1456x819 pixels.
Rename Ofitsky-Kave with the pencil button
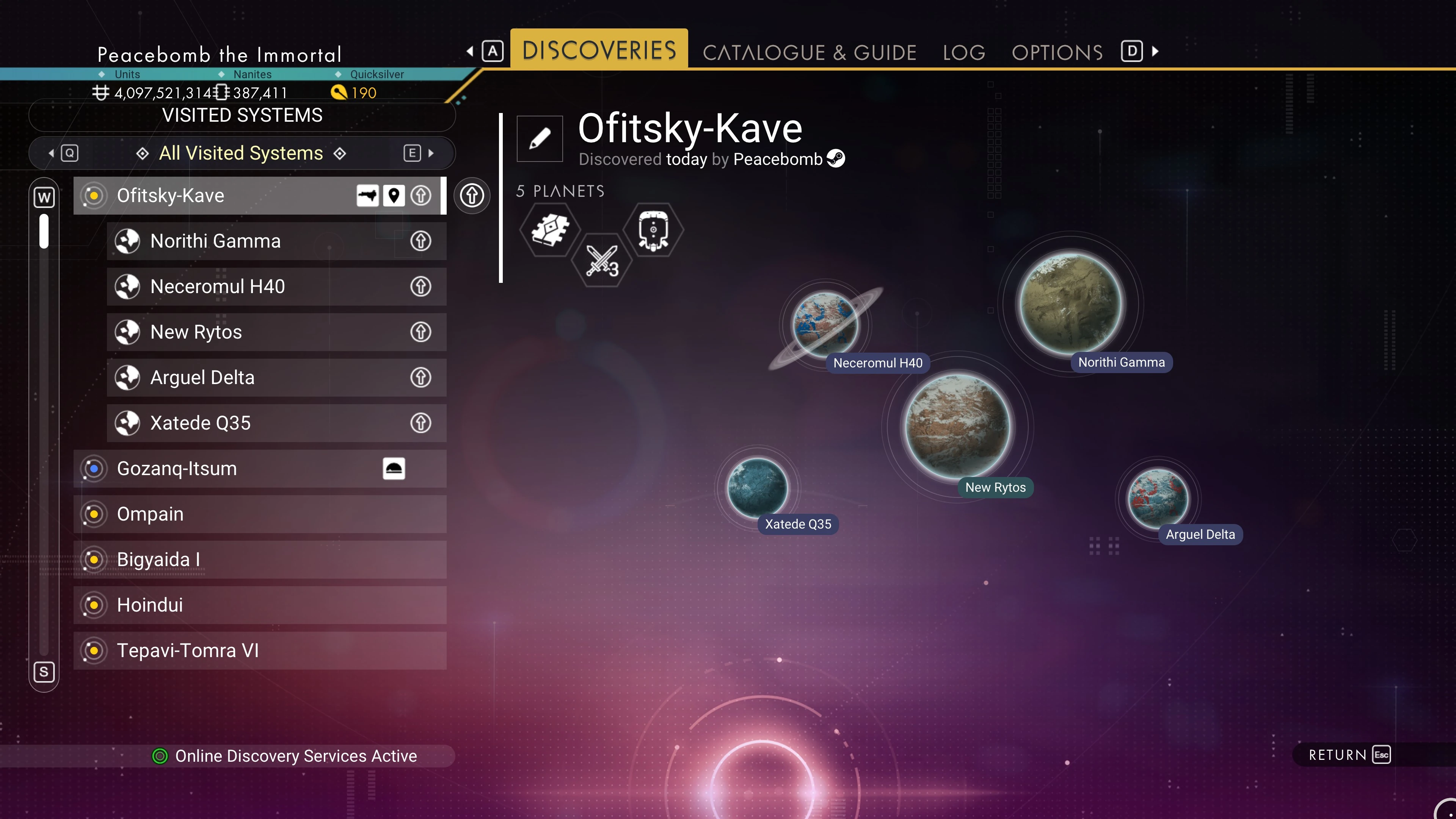point(539,138)
